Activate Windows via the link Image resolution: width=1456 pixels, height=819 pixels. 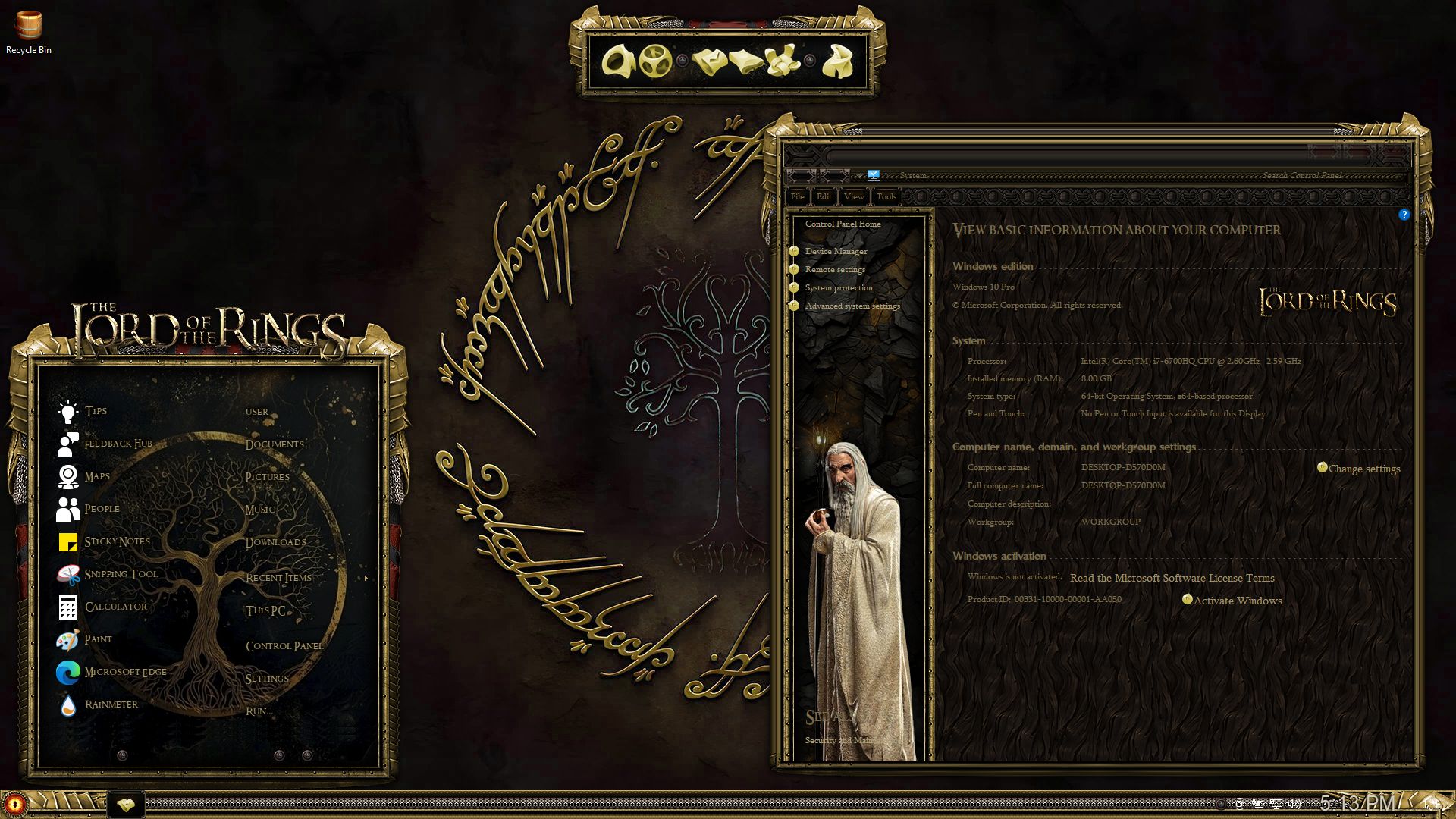1237,601
